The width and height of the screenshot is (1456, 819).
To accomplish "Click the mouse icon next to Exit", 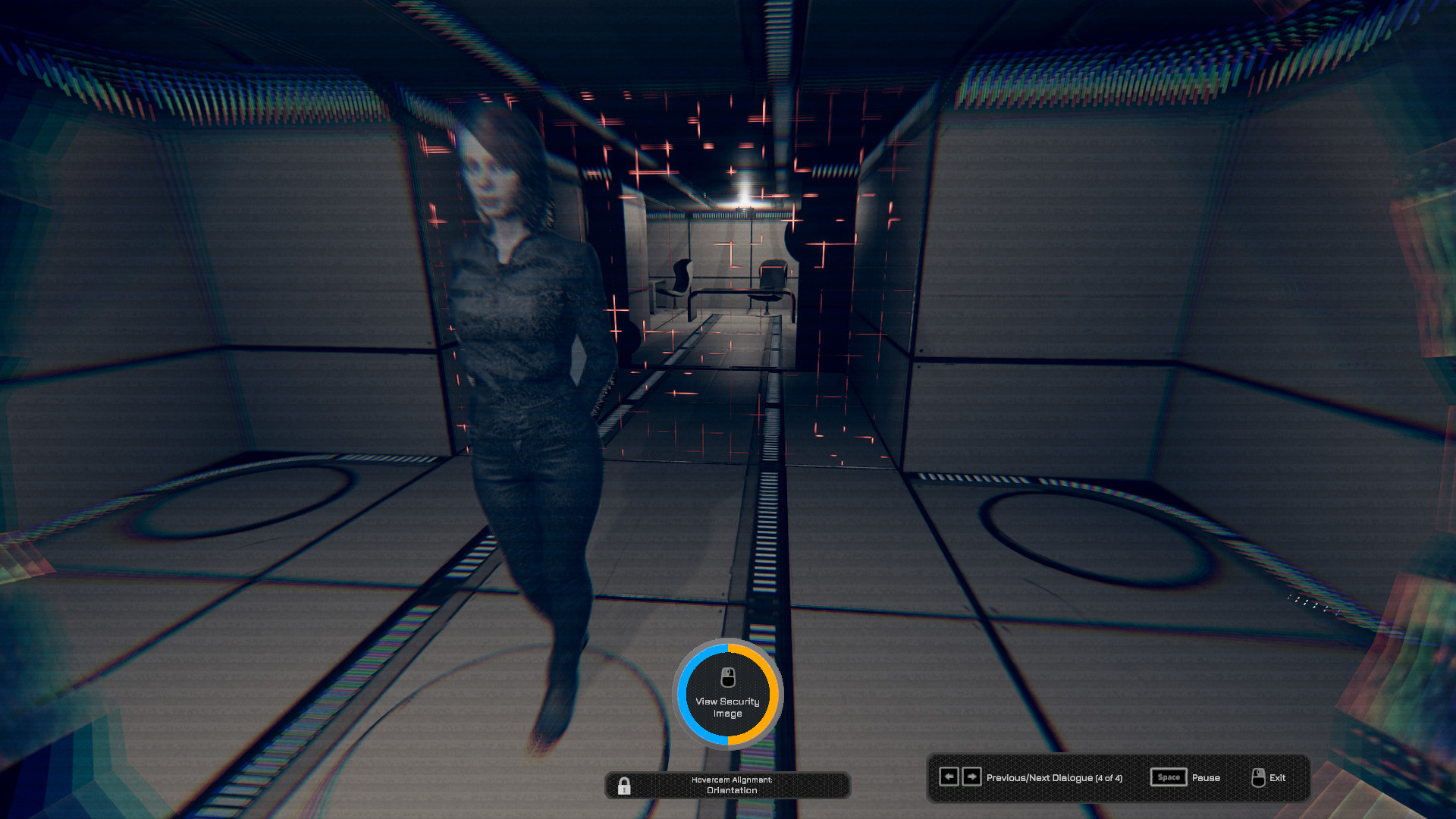I will (x=1258, y=777).
